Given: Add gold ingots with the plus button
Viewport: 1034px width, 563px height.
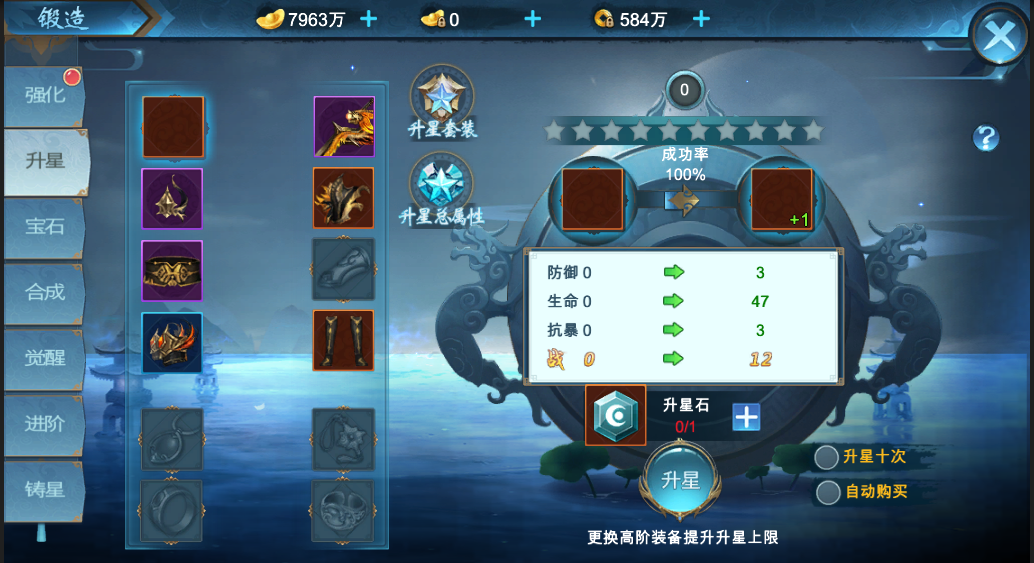Looking at the screenshot, I should coord(368,18).
